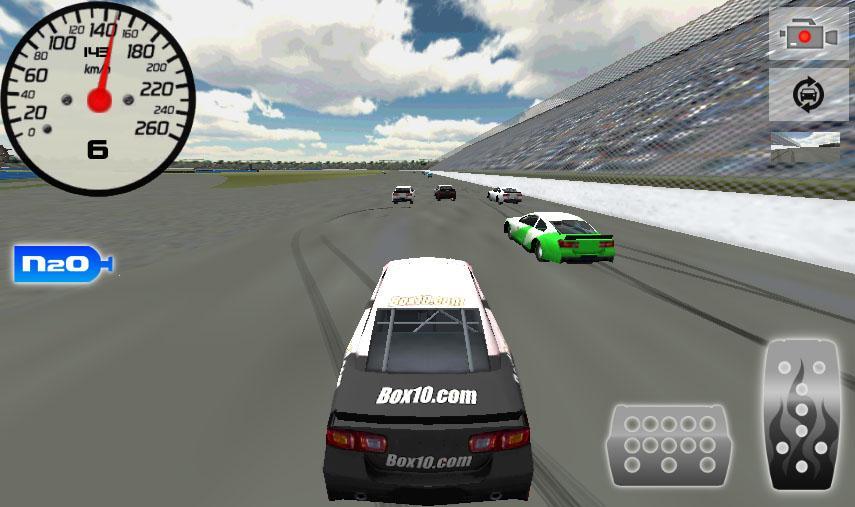
Task: Activate the N2O nitro boost
Action: pyautogui.click(x=62, y=264)
